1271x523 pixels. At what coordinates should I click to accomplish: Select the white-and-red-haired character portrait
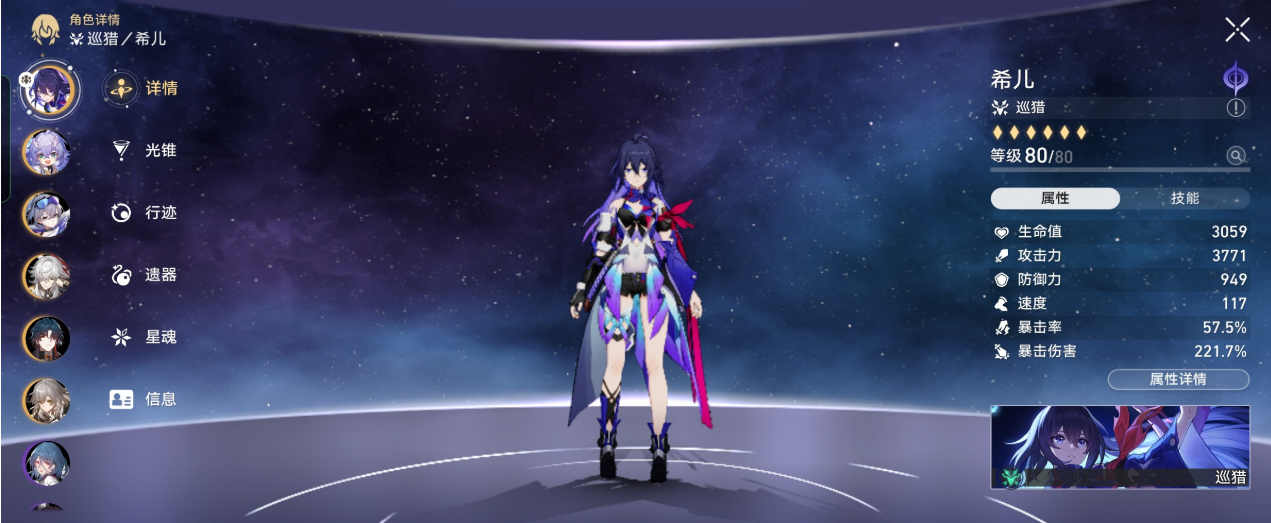click(47, 274)
